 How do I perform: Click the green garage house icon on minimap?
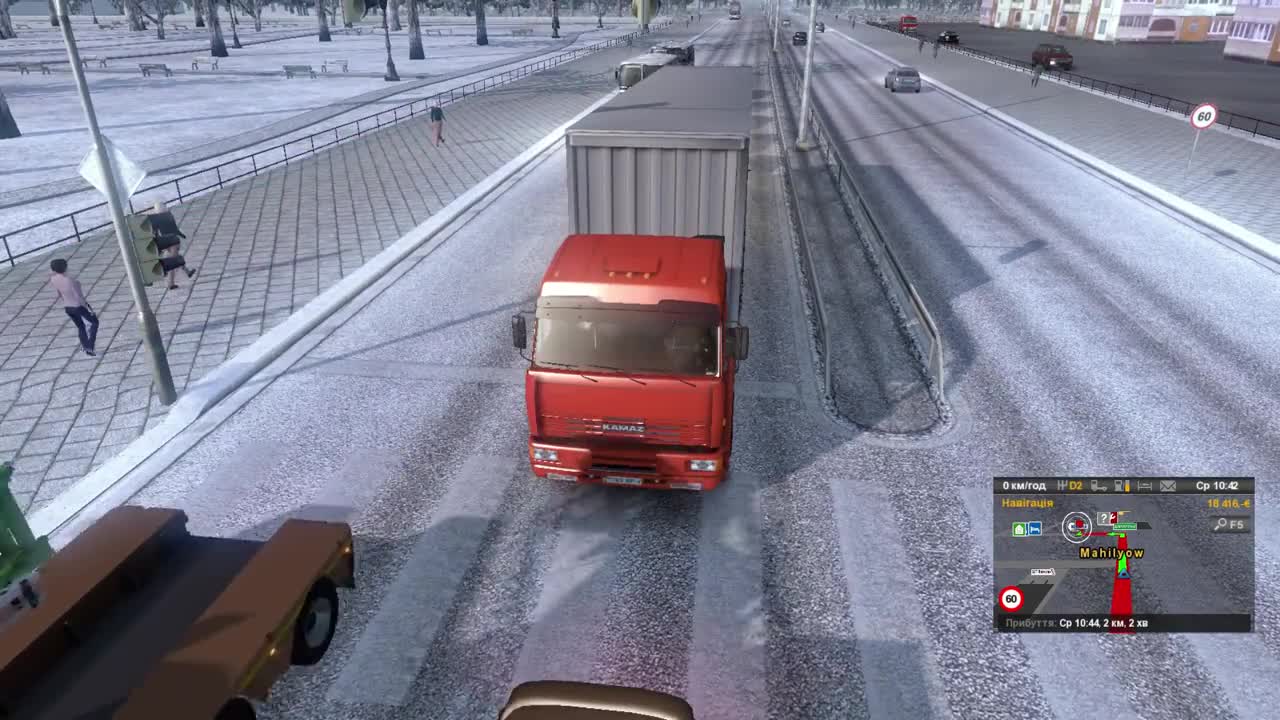click(1020, 527)
